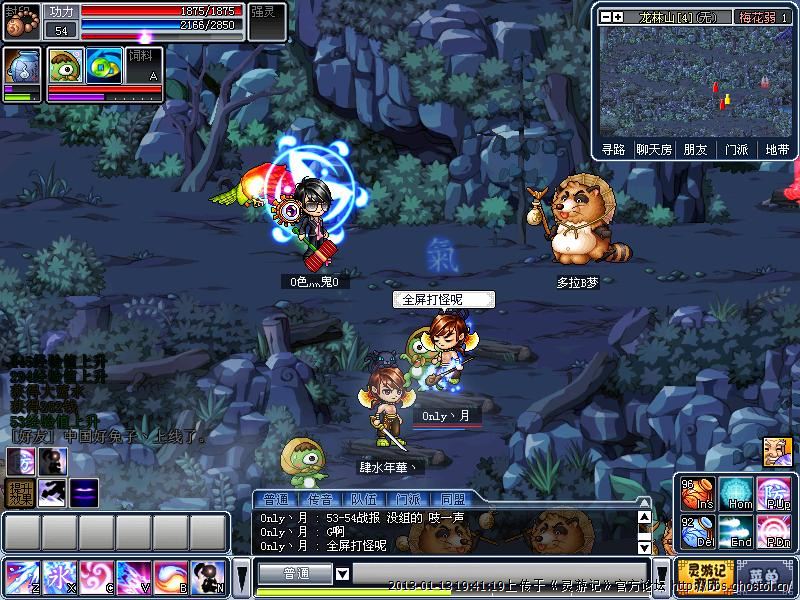Switch to the 传音 whisper chat tab

pos(320,499)
